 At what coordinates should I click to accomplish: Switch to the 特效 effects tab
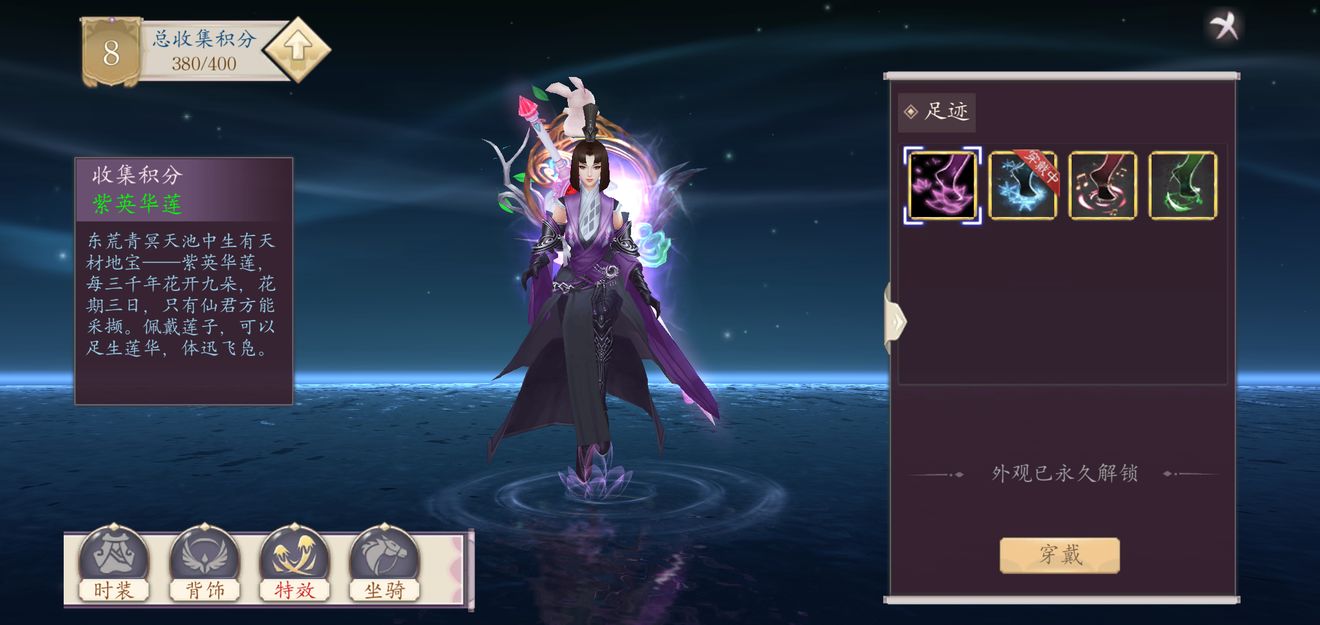click(x=294, y=565)
